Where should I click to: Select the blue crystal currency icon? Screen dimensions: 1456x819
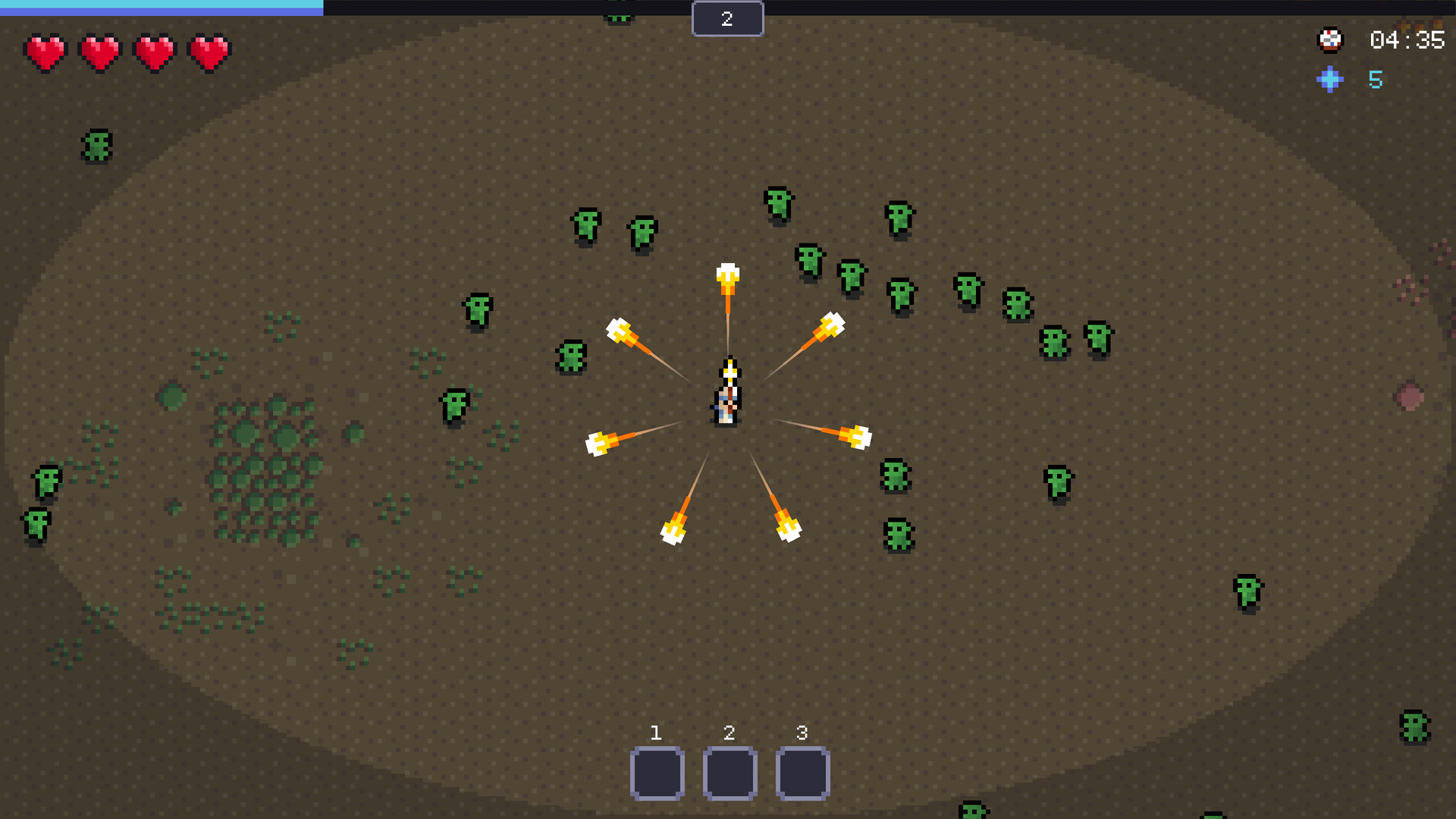coord(1329,80)
